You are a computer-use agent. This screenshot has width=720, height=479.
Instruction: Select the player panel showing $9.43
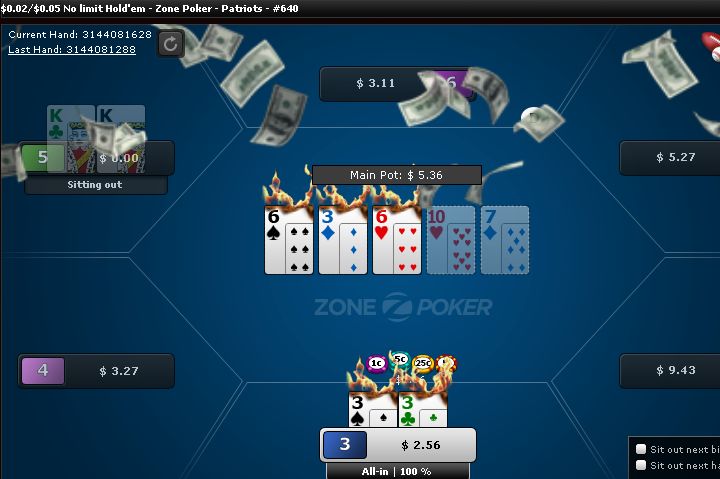pyautogui.click(x=670, y=370)
